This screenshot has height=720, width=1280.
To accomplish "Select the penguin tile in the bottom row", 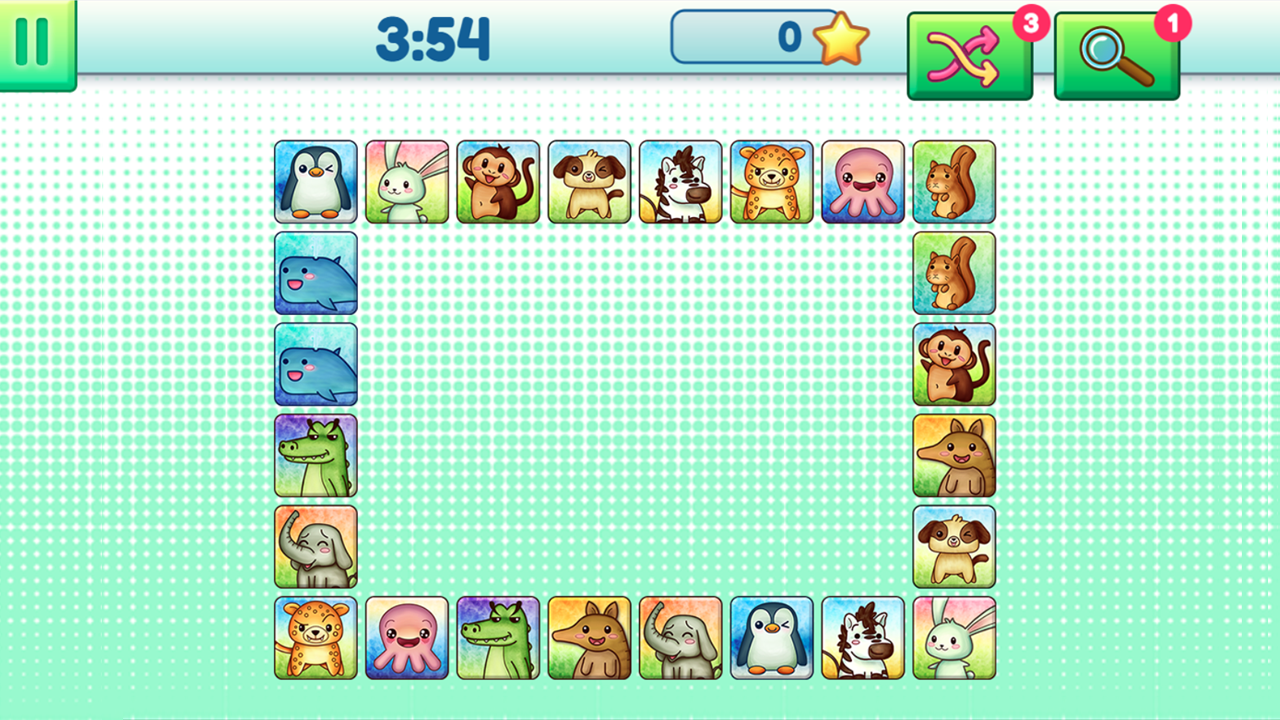I will [x=771, y=637].
